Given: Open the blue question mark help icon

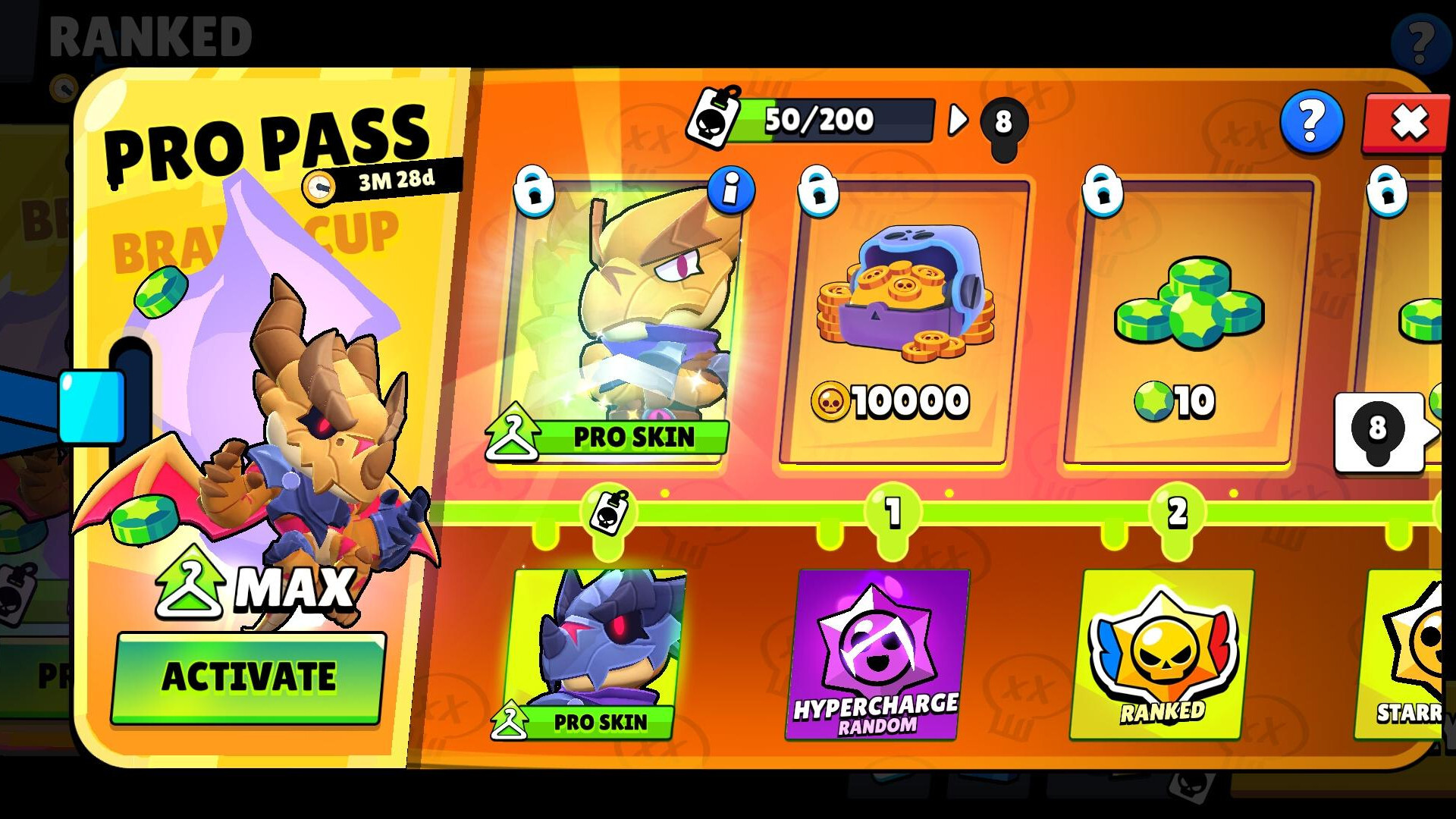Looking at the screenshot, I should (x=1311, y=121).
